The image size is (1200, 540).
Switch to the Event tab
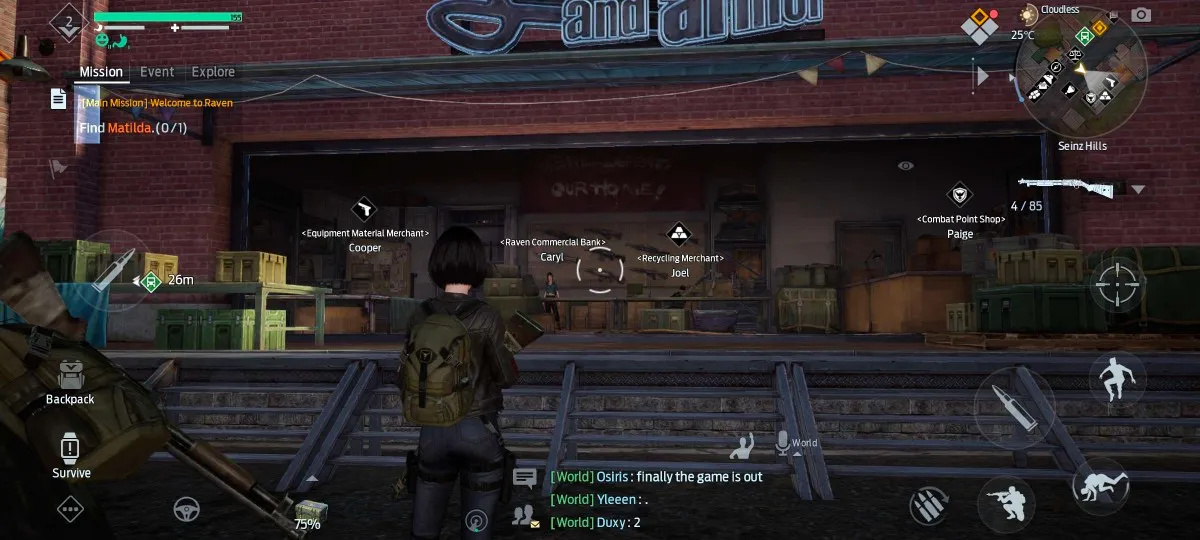coord(157,72)
